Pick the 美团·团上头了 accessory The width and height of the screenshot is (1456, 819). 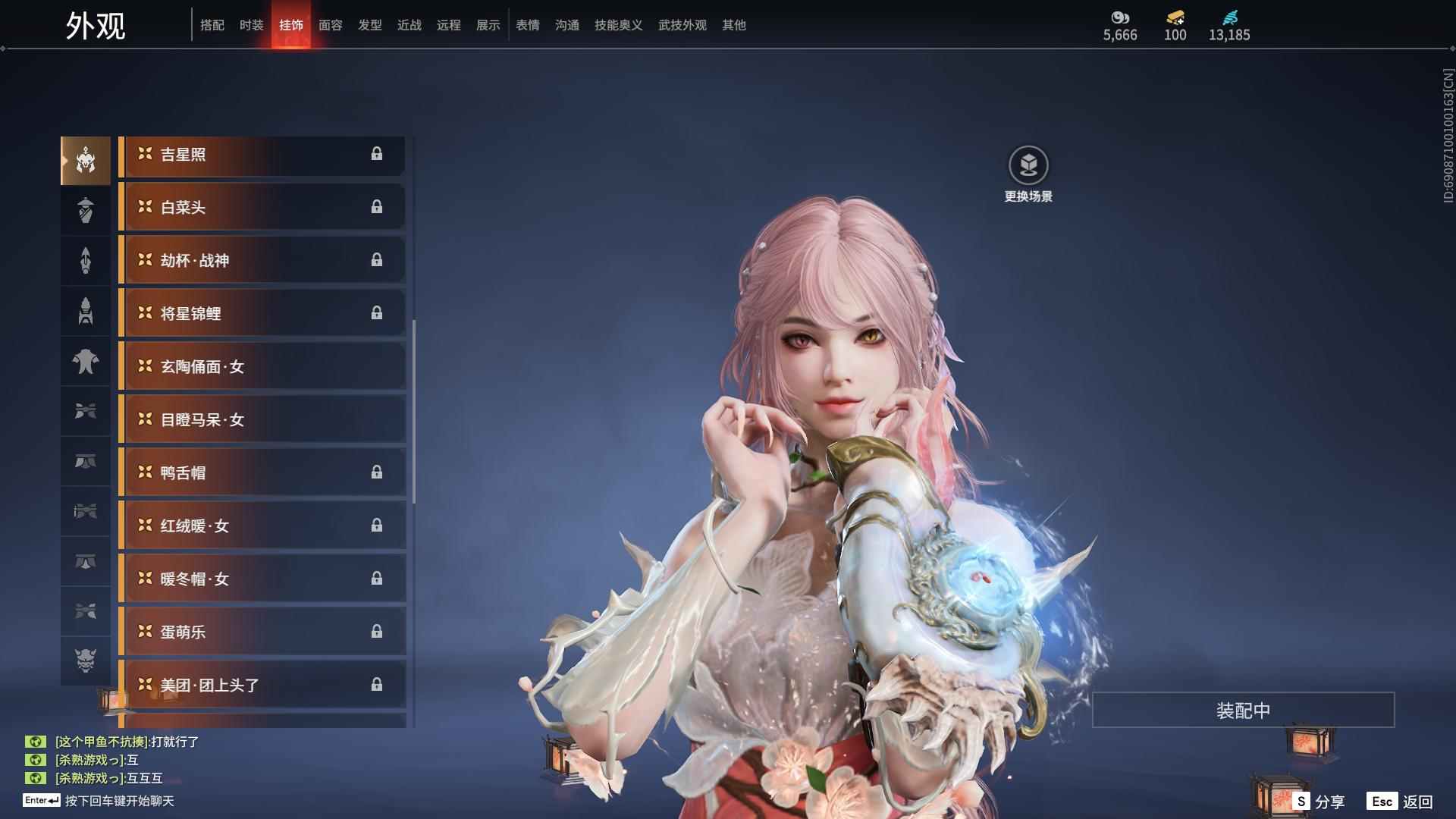pos(262,686)
